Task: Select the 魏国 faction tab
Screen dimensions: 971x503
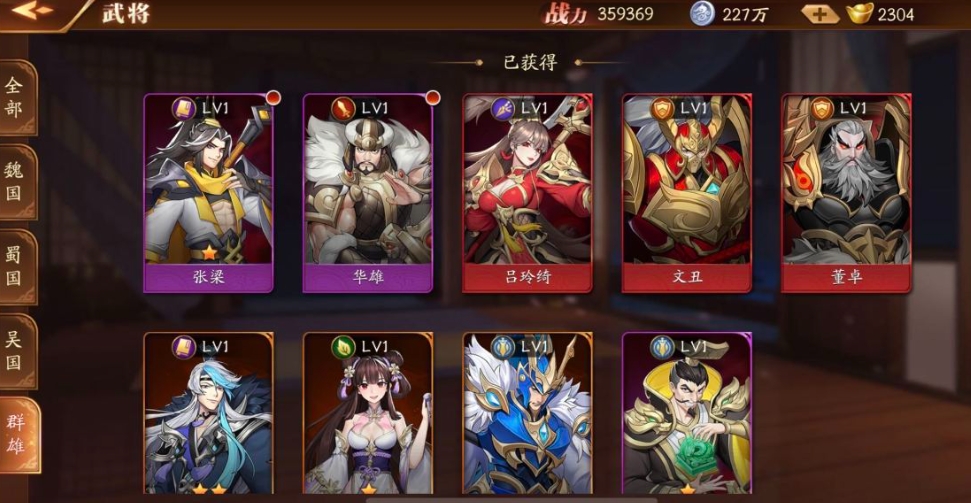Action: [17, 180]
